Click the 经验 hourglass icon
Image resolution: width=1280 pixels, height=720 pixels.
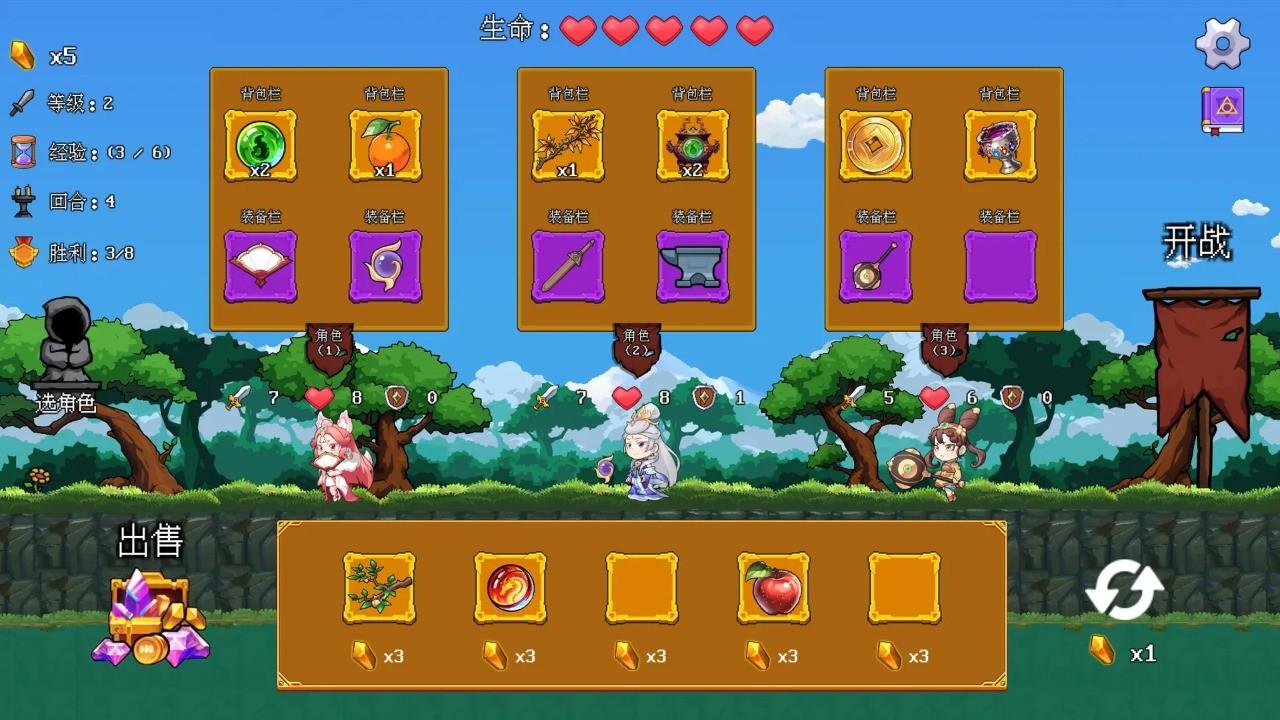tap(20, 152)
